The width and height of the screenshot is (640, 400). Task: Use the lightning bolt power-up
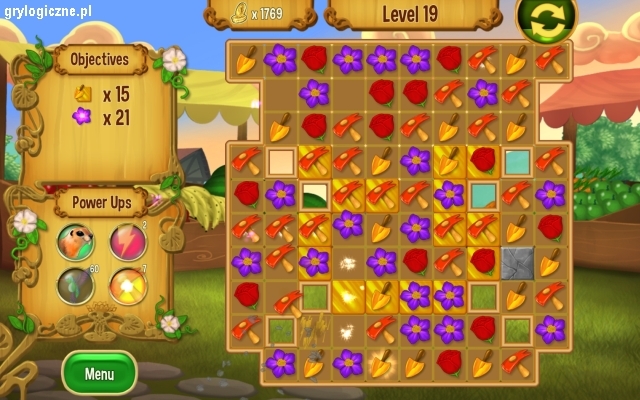click(126, 241)
